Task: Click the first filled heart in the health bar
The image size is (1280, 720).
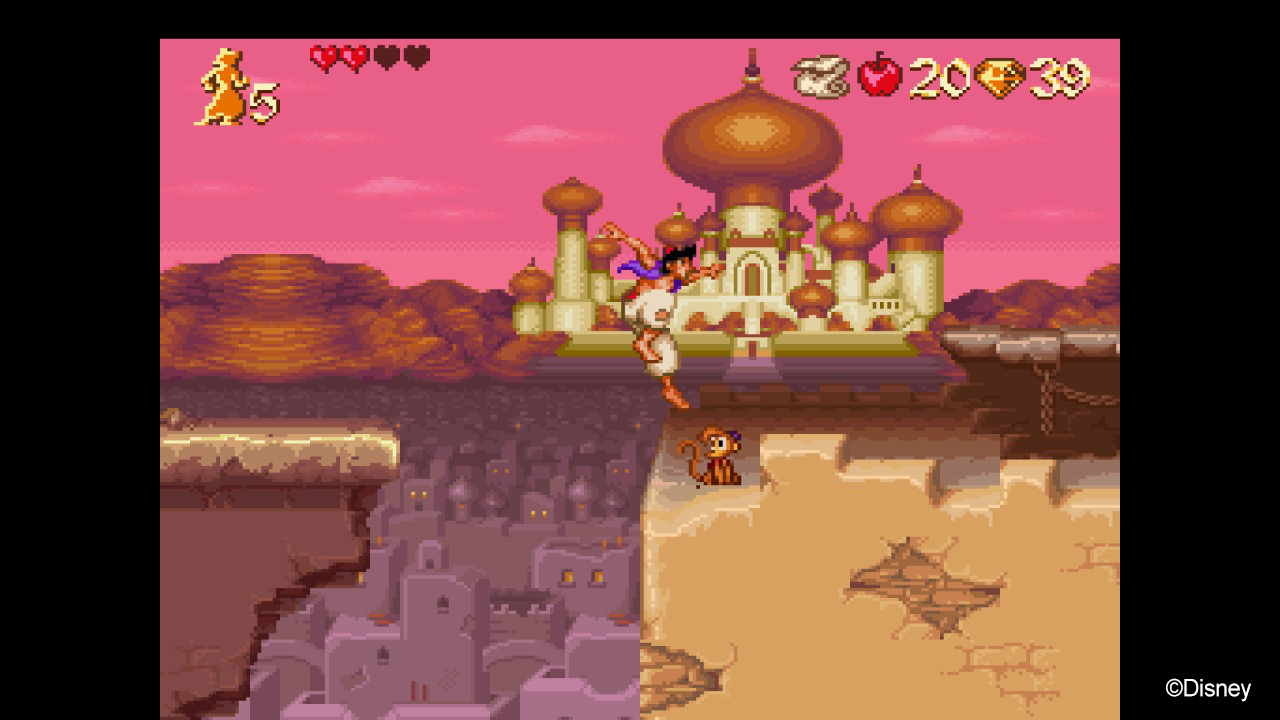Action: tap(321, 55)
